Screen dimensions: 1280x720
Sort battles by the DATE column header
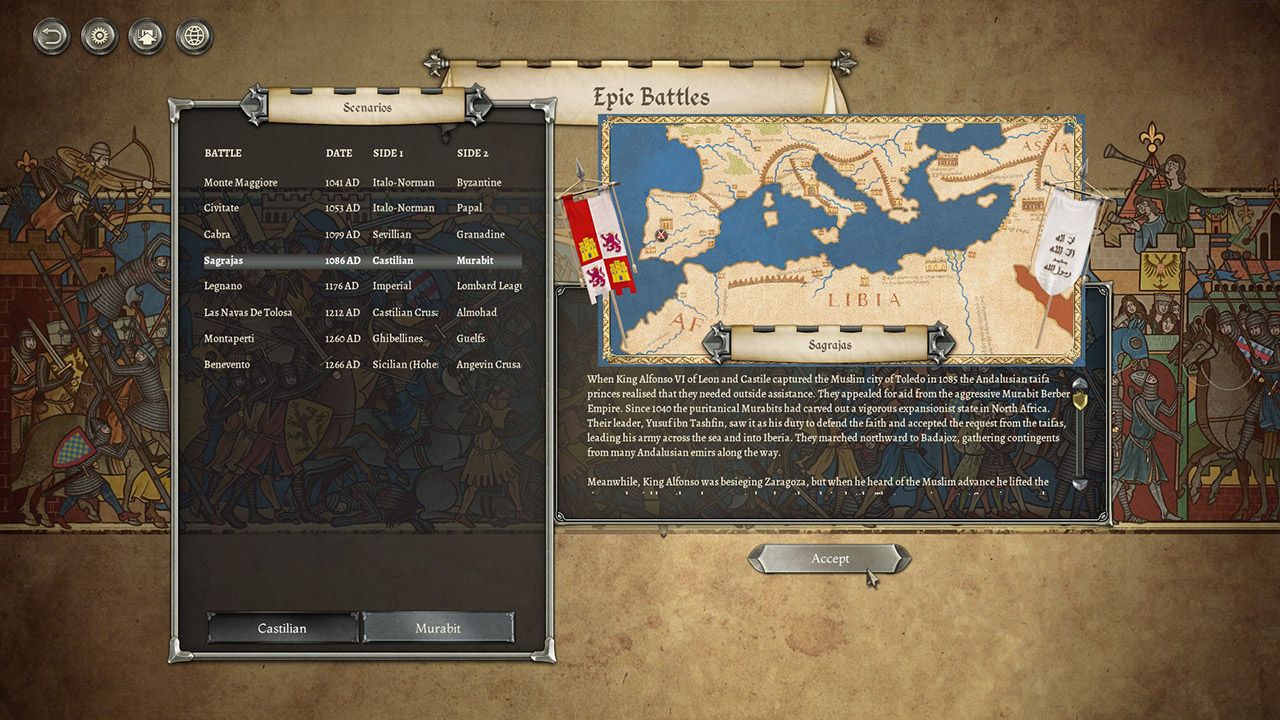coord(339,153)
